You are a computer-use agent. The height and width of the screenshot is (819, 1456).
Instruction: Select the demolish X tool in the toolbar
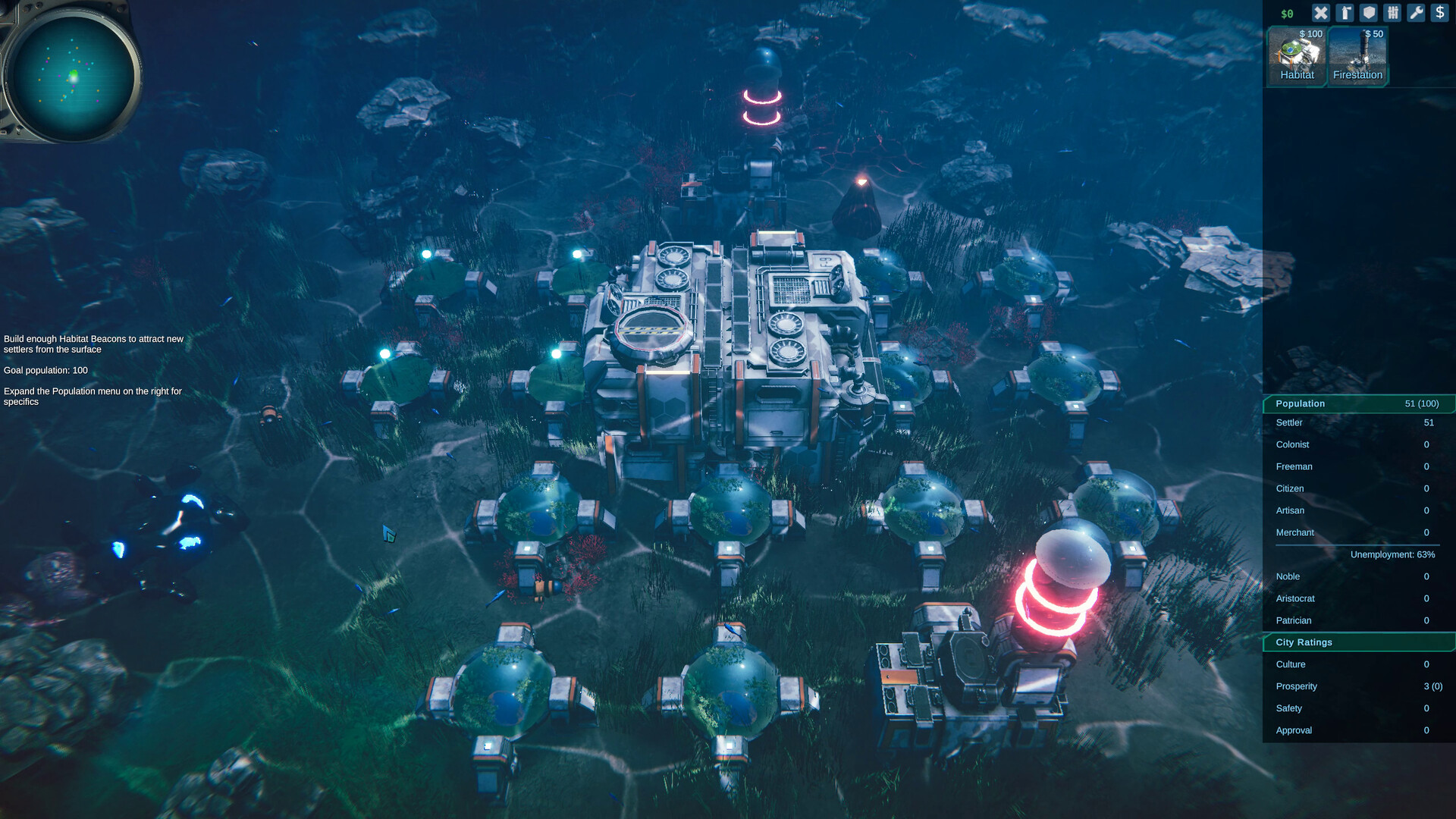[x=1321, y=13]
